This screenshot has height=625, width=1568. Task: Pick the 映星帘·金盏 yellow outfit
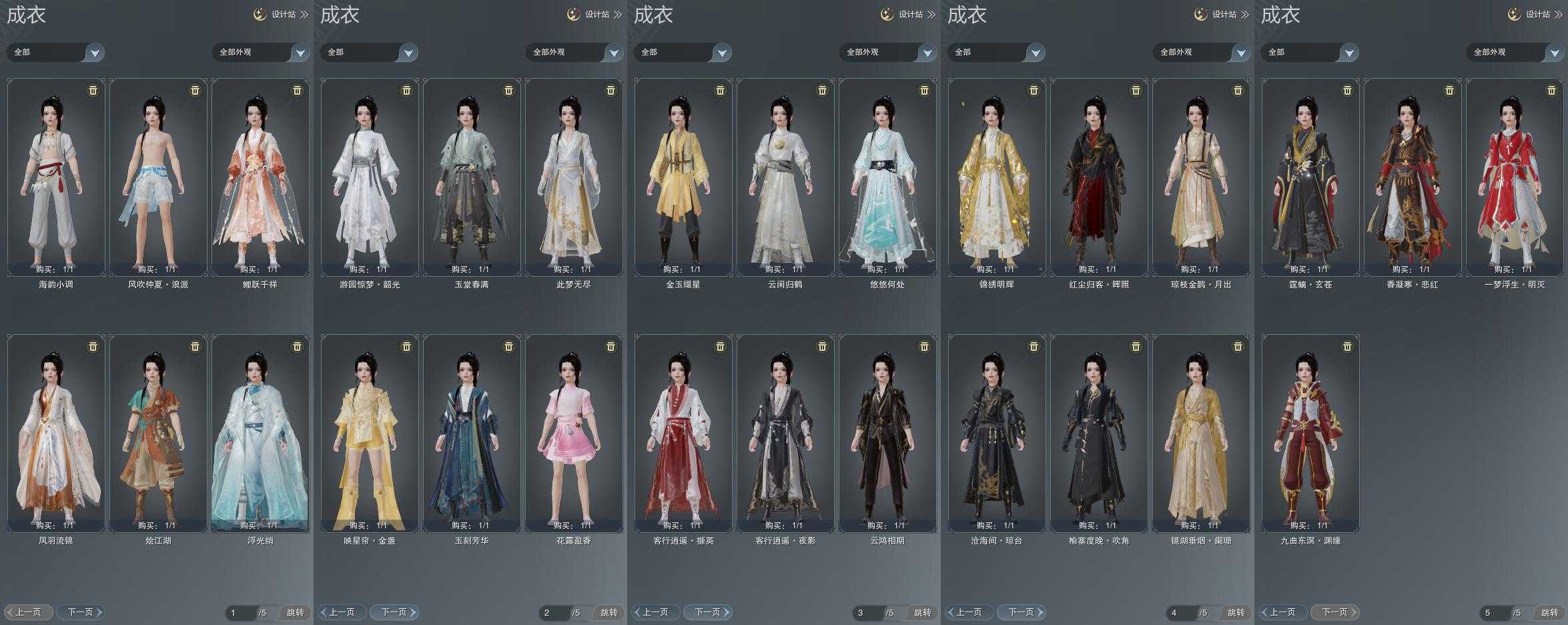[x=370, y=434]
